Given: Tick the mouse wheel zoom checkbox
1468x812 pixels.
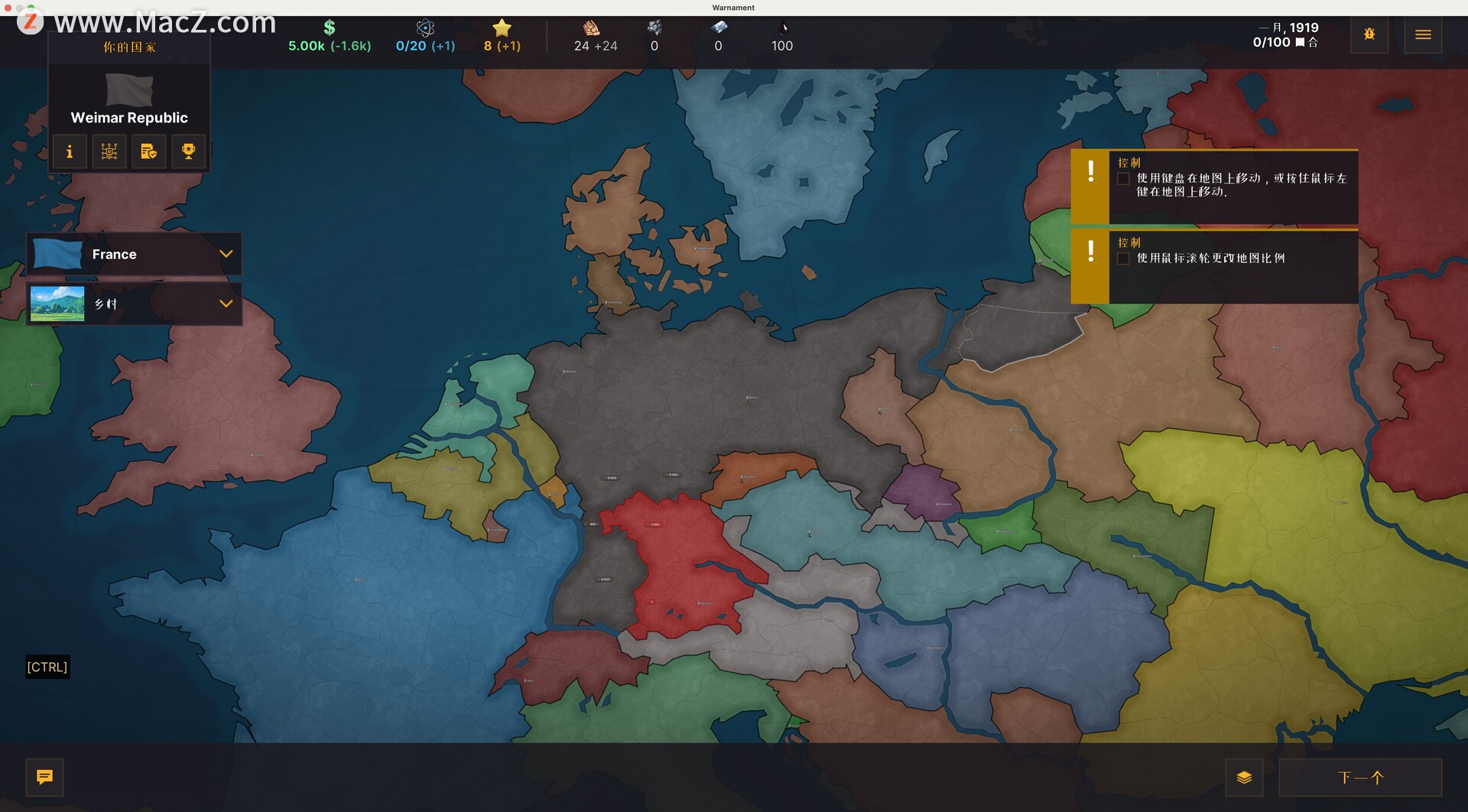Looking at the screenshot, I should tap(1123, 258).
